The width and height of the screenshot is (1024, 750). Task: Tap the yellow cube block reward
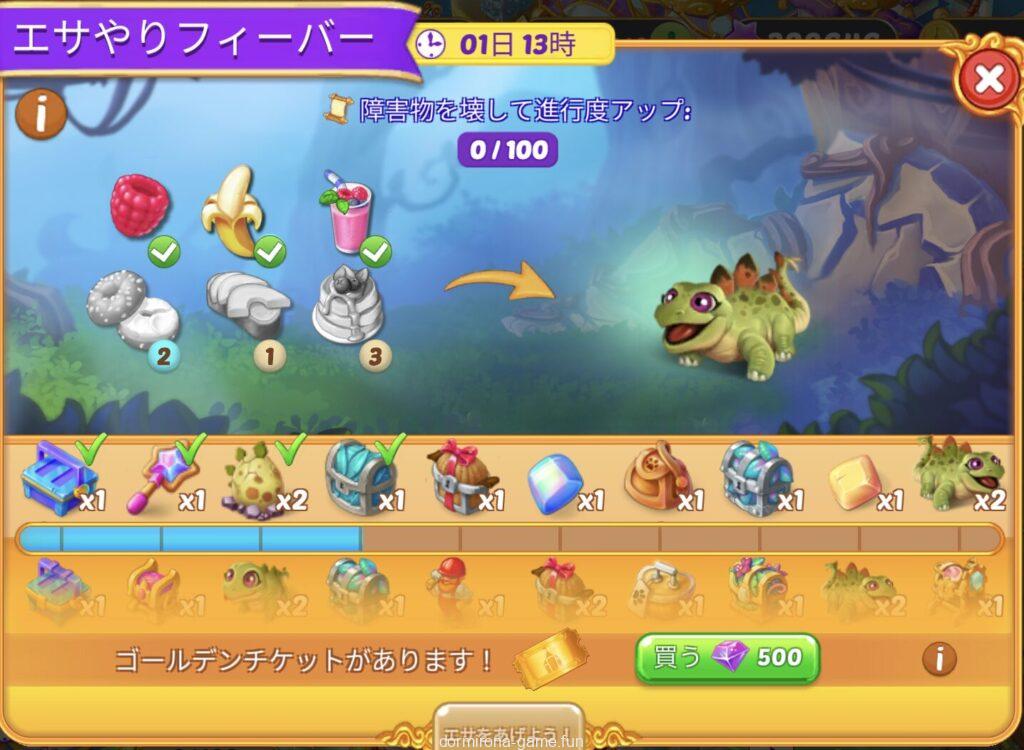[x=854, y=483]
